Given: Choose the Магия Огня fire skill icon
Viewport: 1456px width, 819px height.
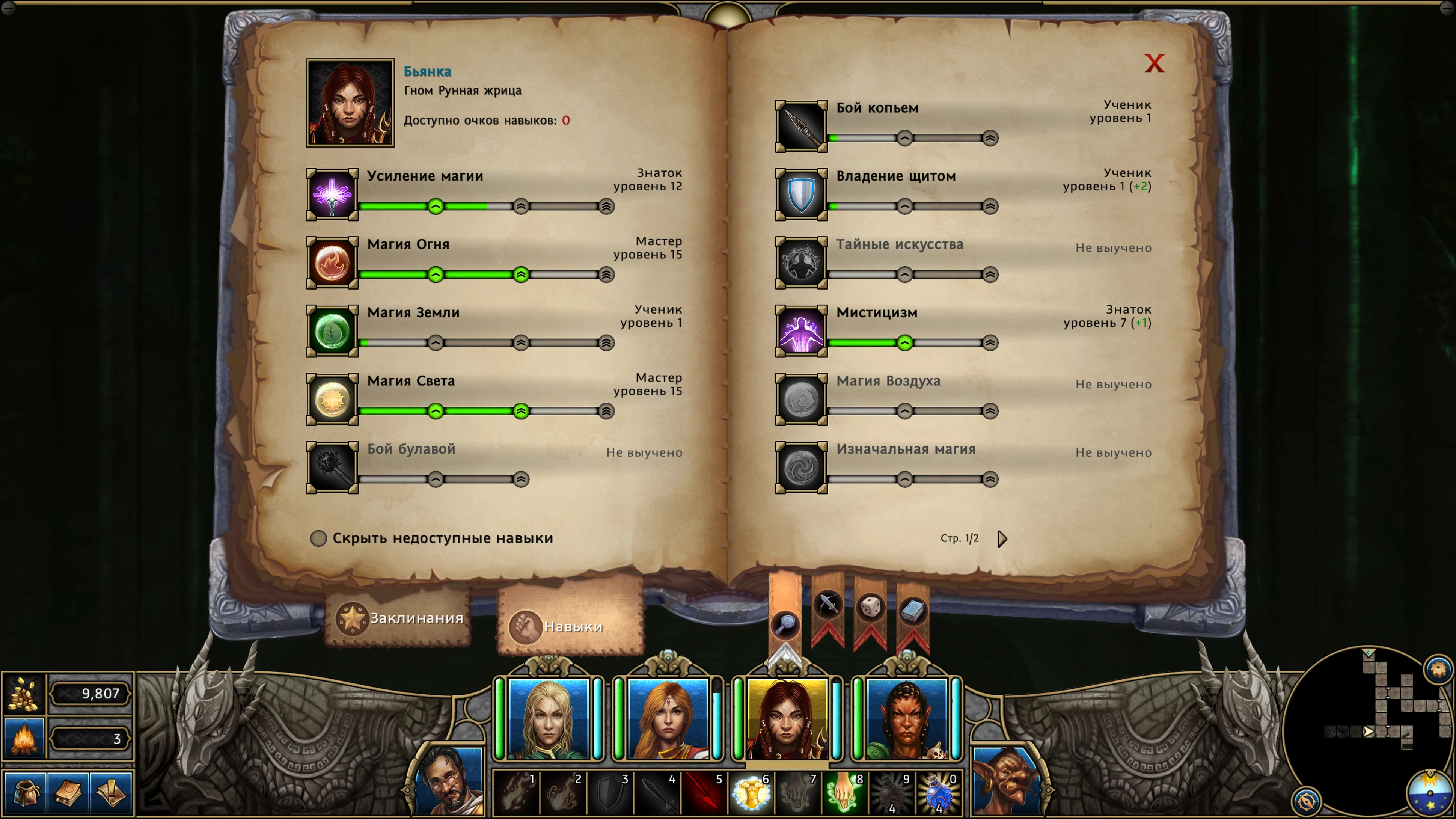Looking at the screenshot, I should 332,263.
